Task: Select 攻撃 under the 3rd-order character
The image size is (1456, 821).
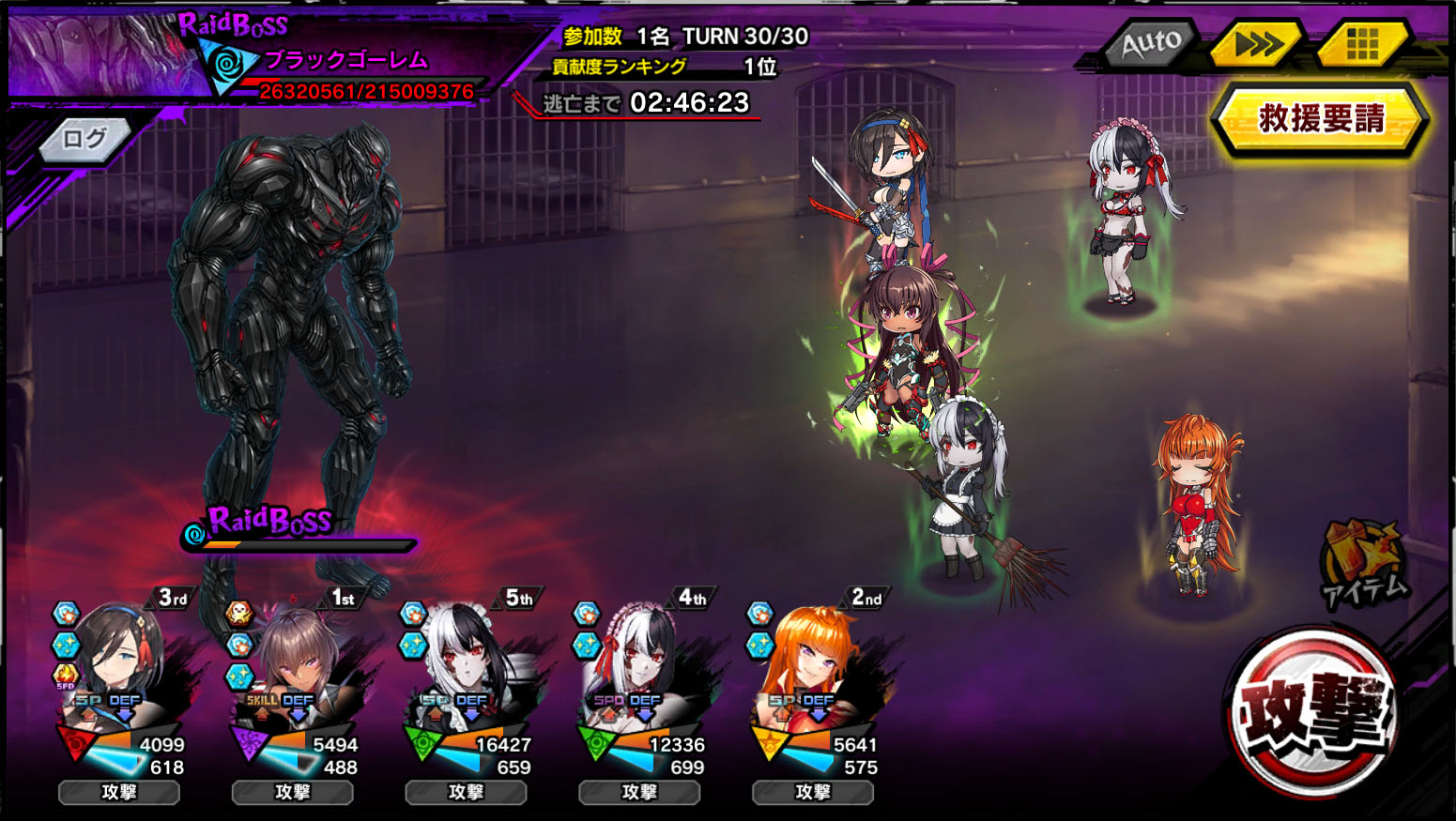Action: (x=119, y=792)
